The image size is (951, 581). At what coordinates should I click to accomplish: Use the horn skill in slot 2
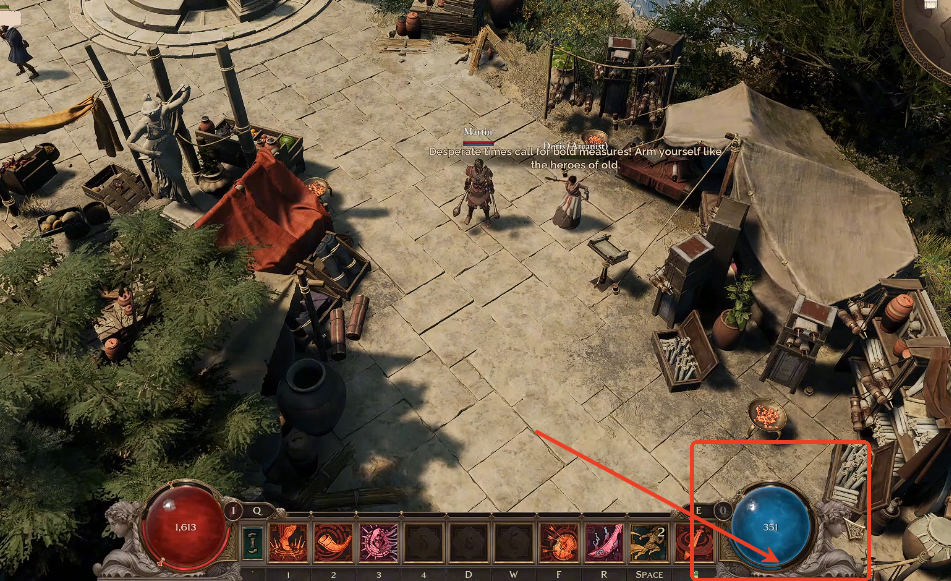(x=334, y=543)
